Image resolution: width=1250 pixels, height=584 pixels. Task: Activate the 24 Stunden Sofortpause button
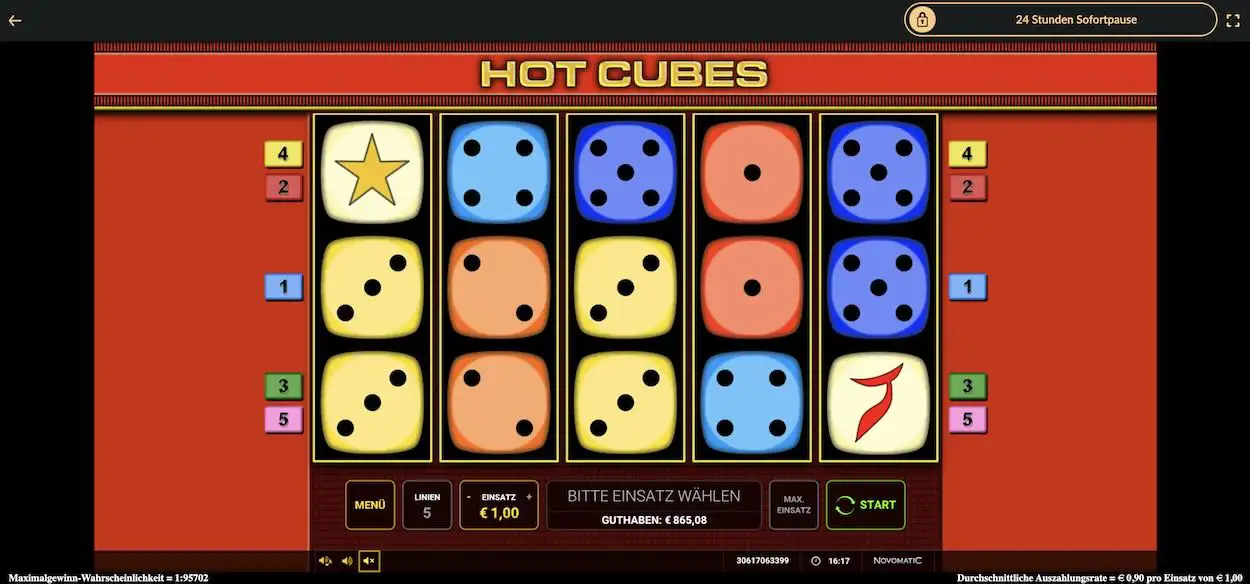coord(1061,19)
